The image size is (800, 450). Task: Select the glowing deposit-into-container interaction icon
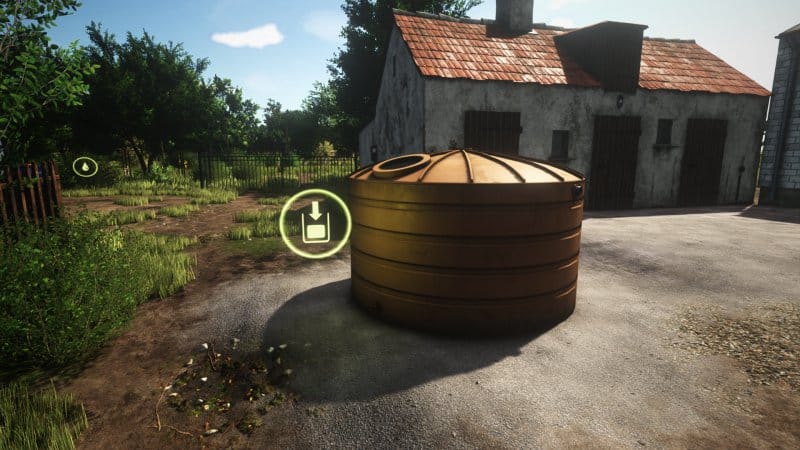315,223
